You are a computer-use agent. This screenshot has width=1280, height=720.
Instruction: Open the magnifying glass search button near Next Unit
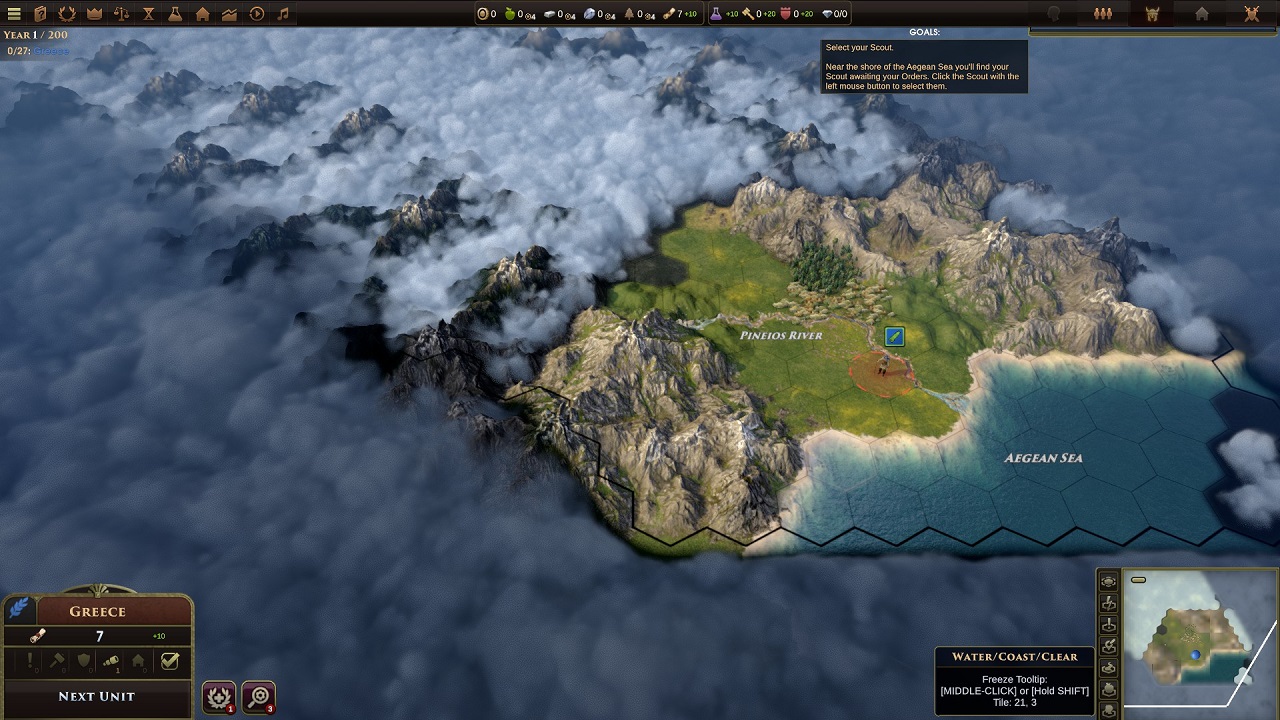[x=260, y=697]
